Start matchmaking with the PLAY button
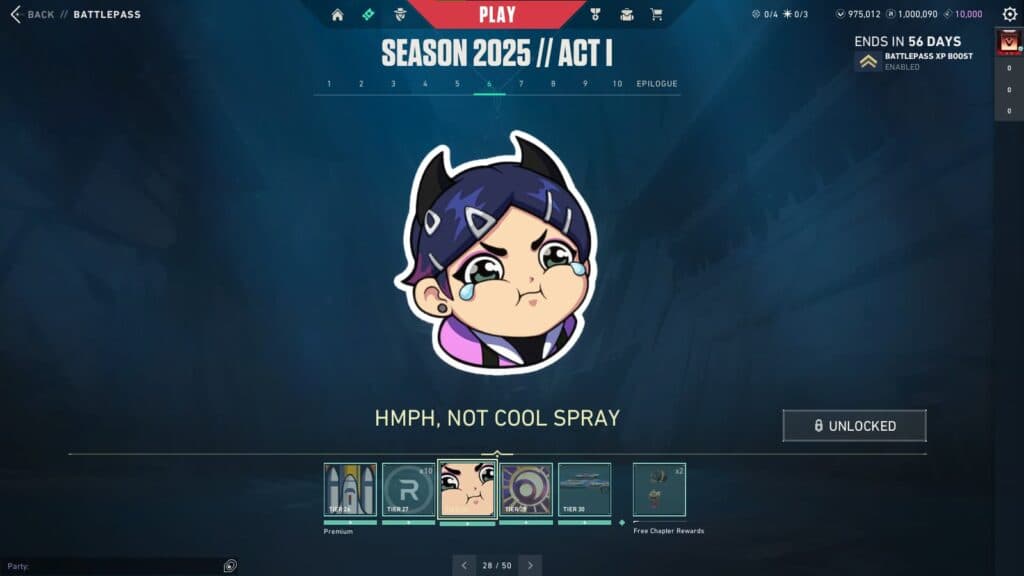Image resolution: width=1024 pixels, height=576 pixels. 497,14
